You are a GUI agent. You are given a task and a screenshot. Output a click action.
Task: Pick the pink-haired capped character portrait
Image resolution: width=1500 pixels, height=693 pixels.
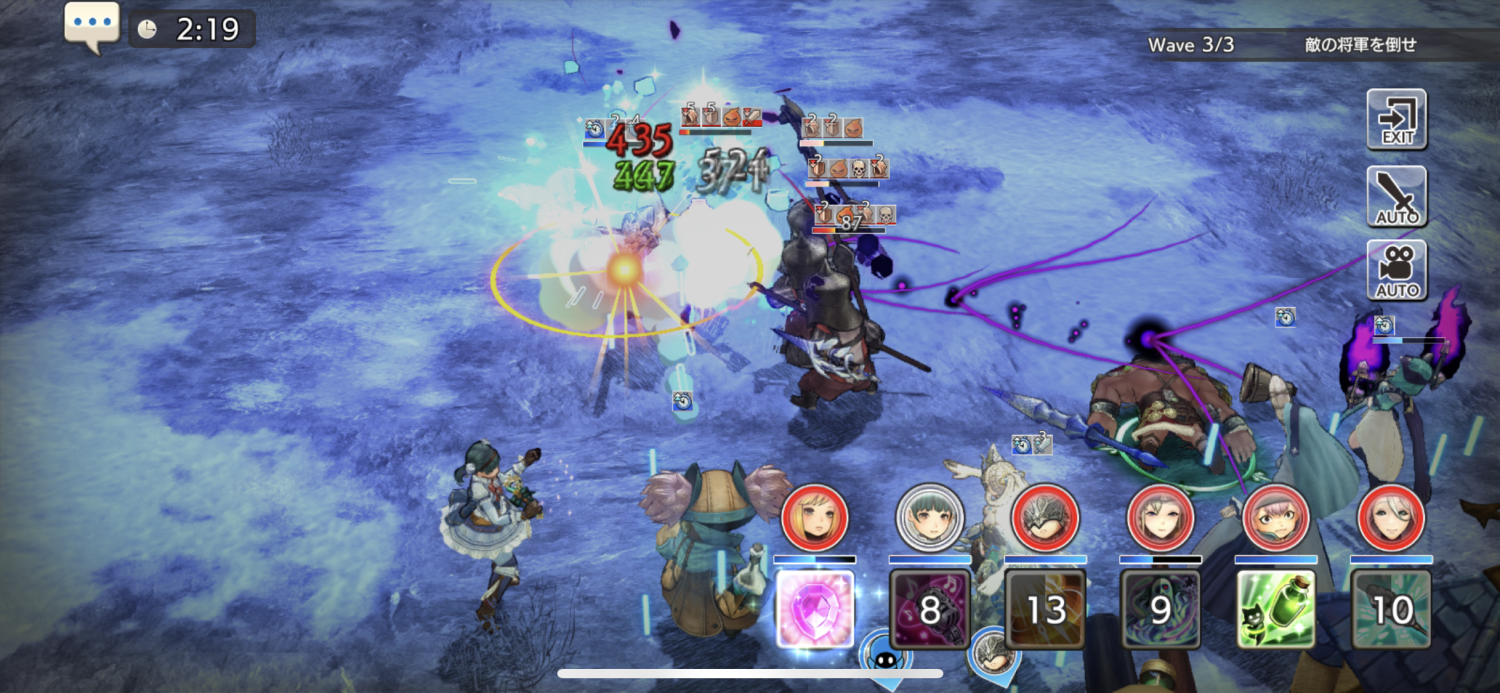1276,517
